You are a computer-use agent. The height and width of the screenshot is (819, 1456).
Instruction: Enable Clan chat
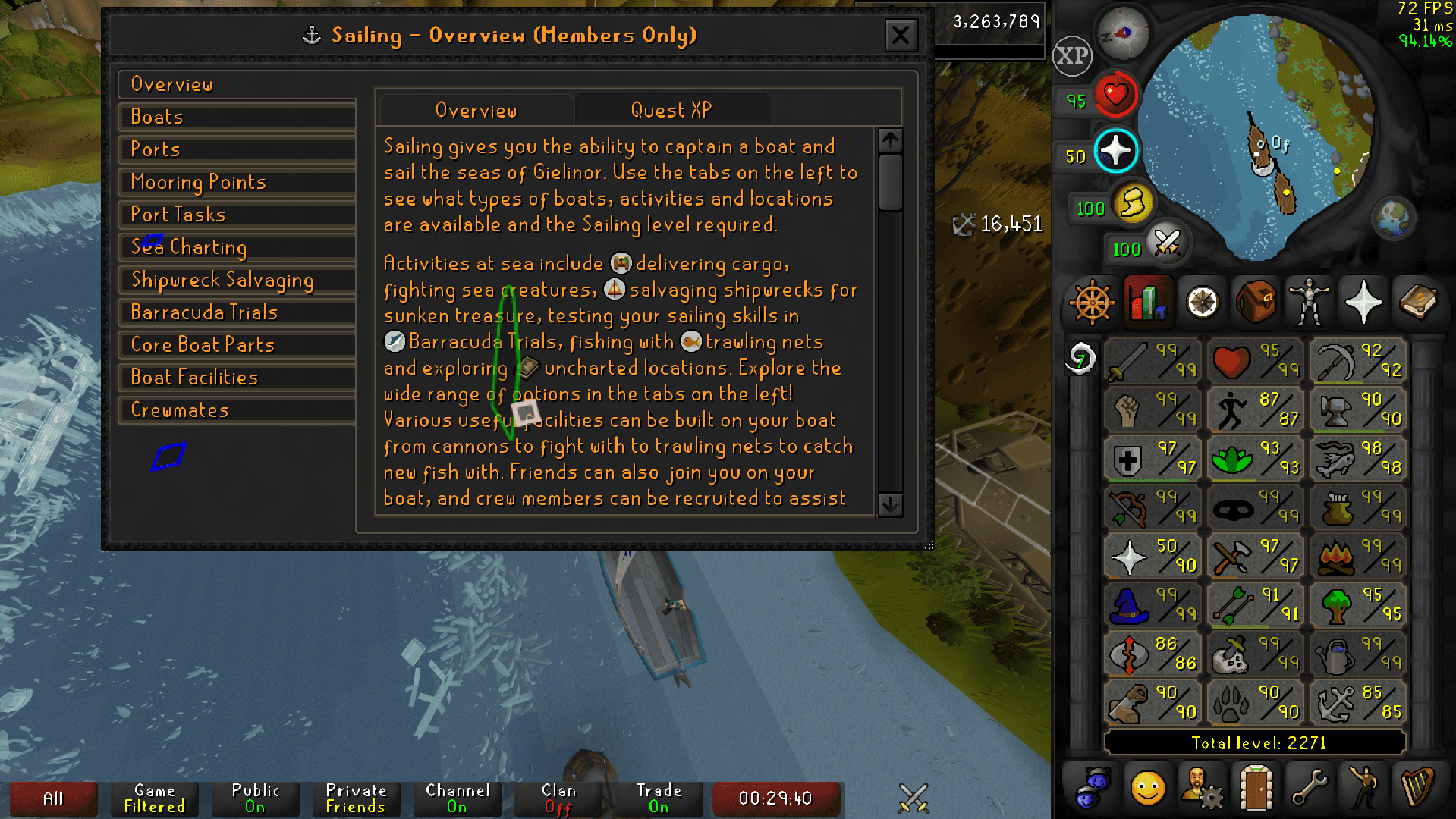(558, 798)
